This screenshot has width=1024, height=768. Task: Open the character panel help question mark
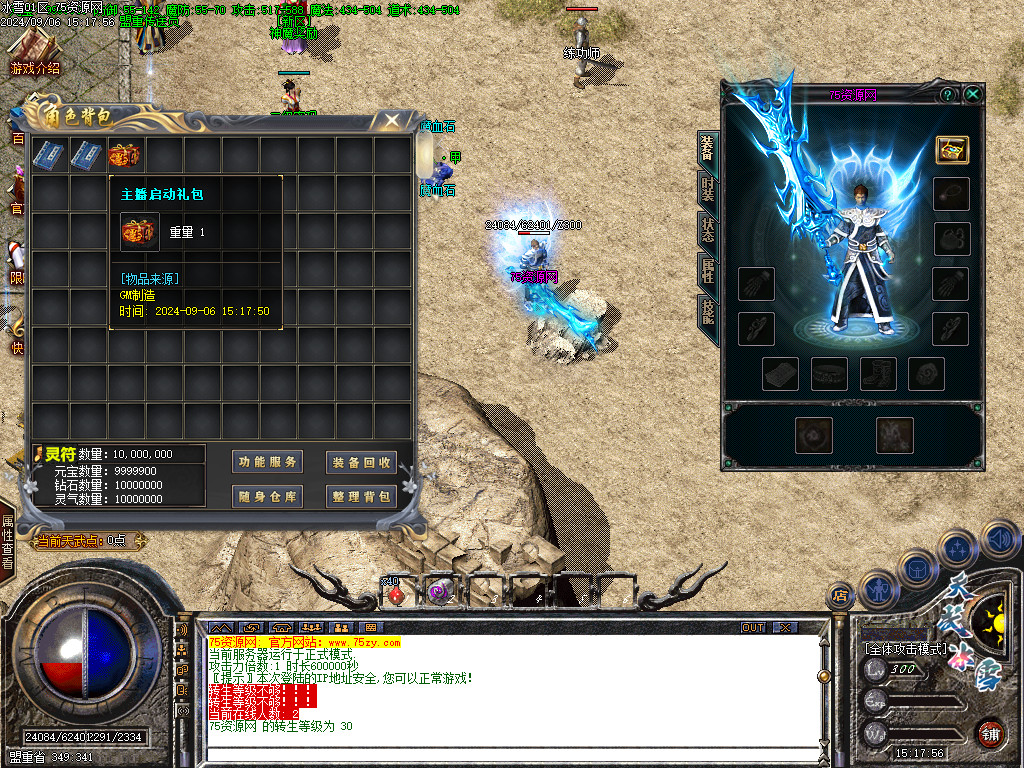coord(947,94)
